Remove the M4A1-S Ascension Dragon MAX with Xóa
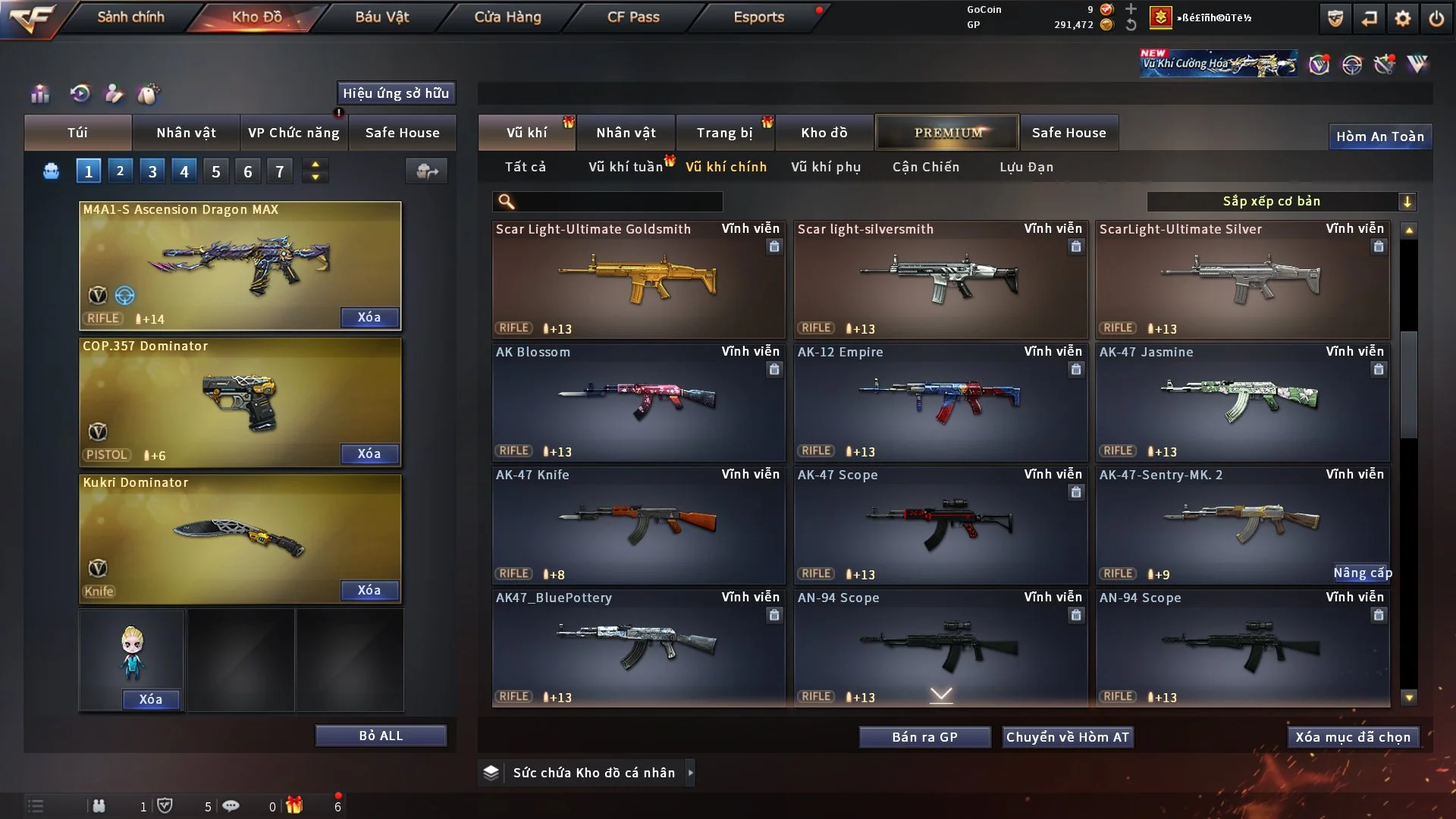The width and height of the screenshot is (1456, 819). point(369,318)
